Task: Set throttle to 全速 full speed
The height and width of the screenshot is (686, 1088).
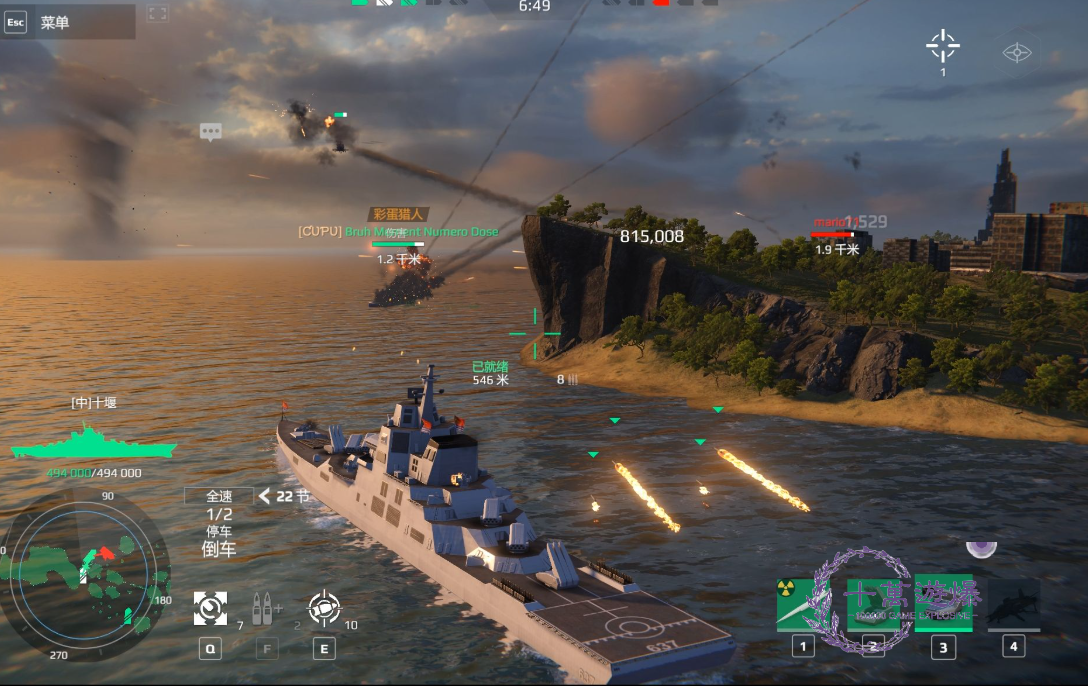Action: [x=218, y=496]
